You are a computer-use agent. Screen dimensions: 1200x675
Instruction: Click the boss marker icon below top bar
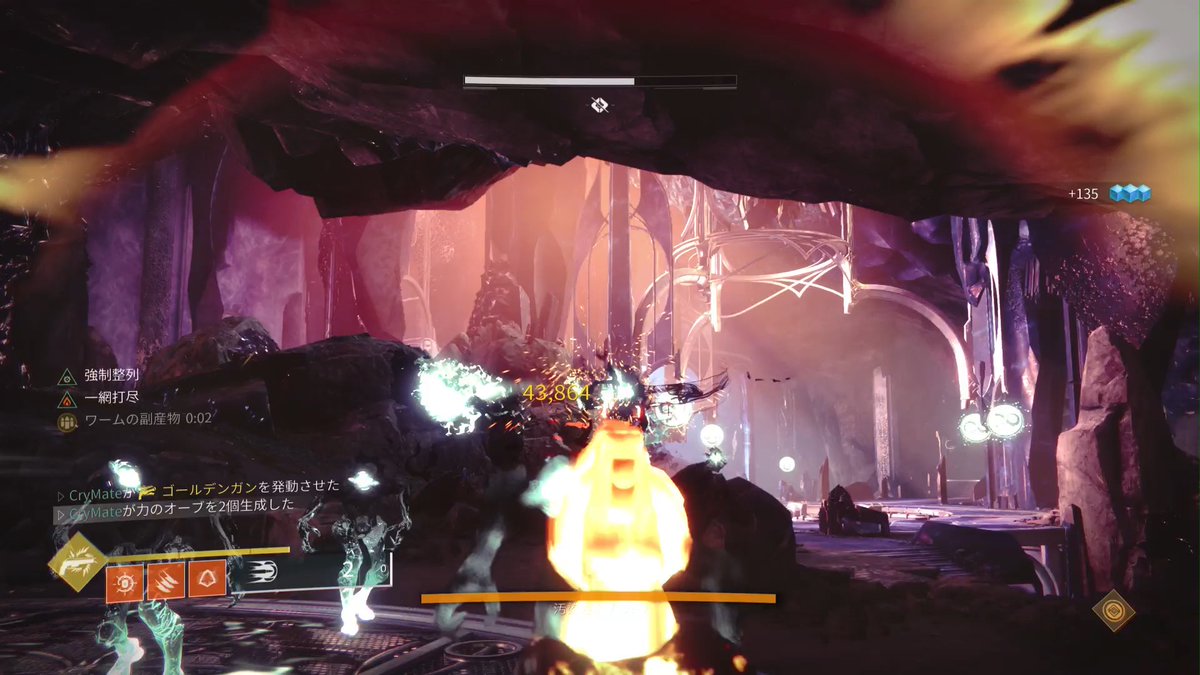[599, 104]
